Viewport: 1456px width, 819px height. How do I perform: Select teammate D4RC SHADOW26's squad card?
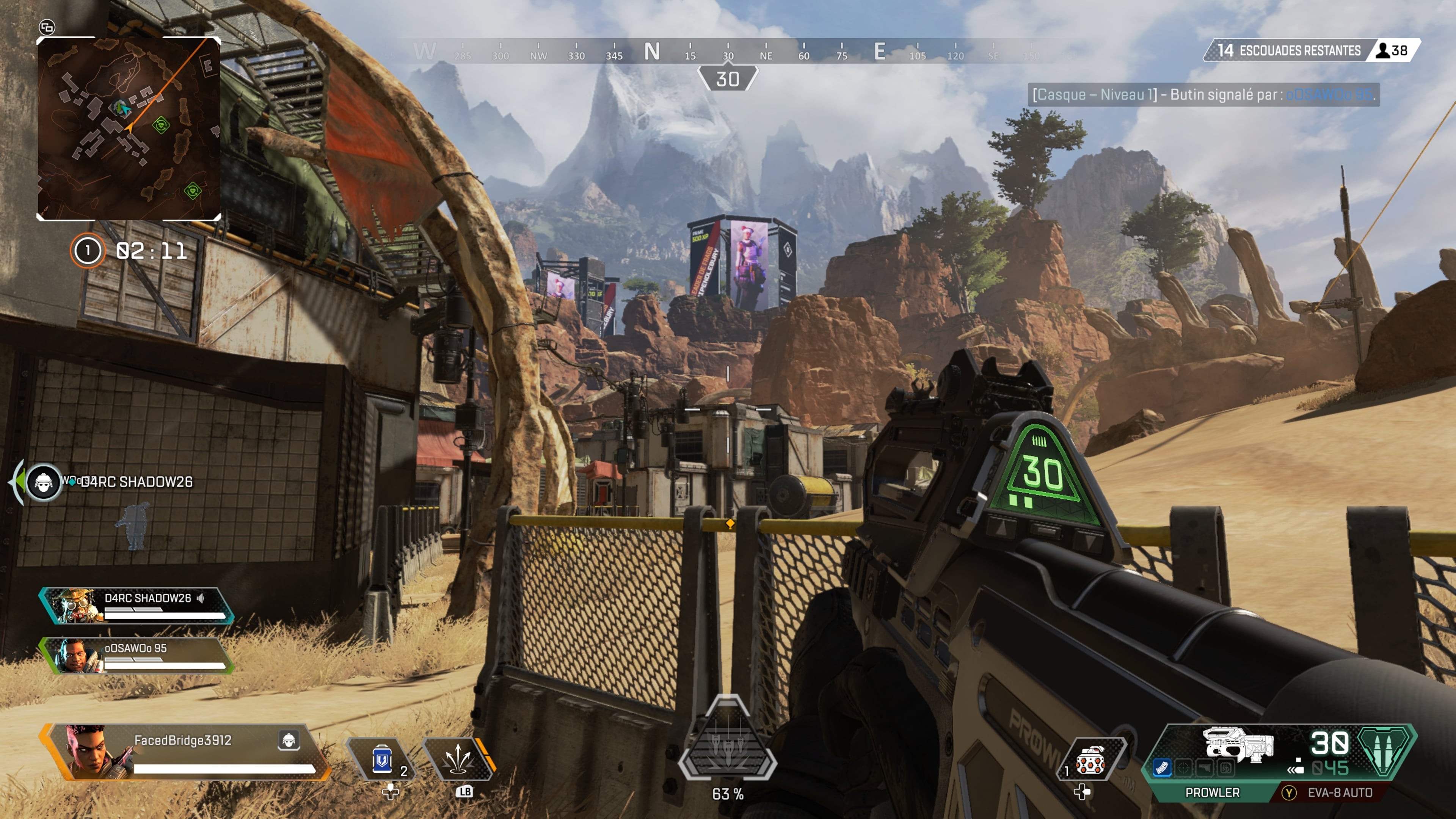[x=136, y=606]
